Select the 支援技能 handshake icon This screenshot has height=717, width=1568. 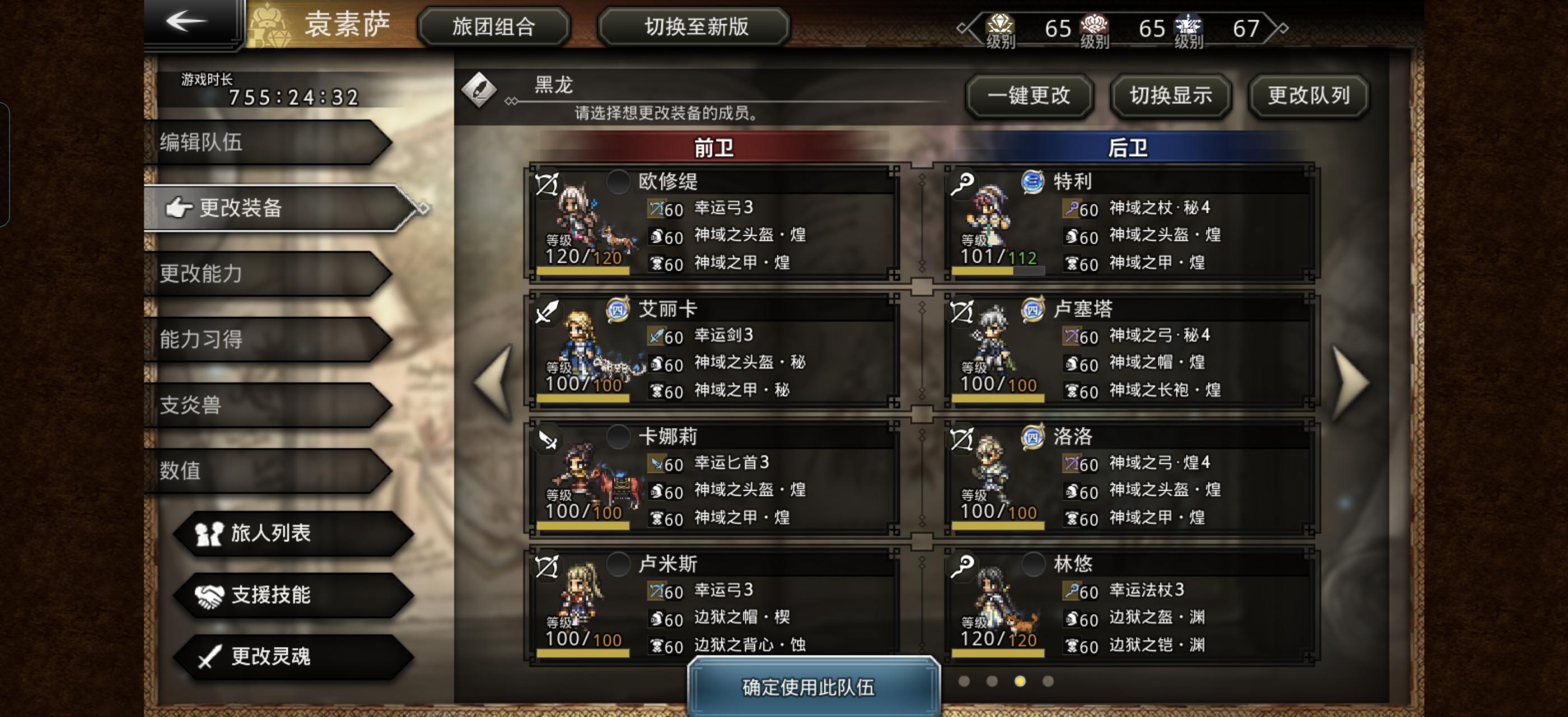[210, 595]
